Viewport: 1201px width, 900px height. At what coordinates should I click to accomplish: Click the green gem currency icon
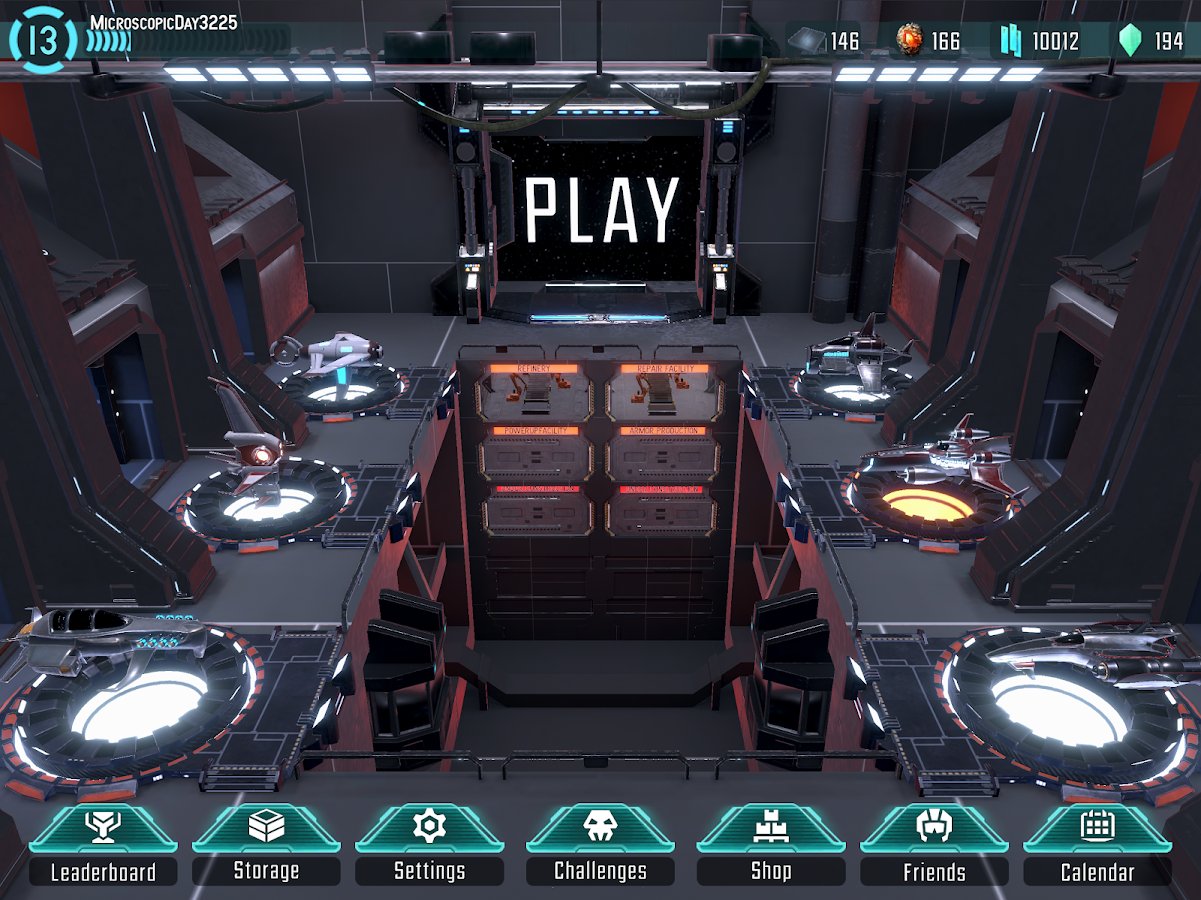1131,41
